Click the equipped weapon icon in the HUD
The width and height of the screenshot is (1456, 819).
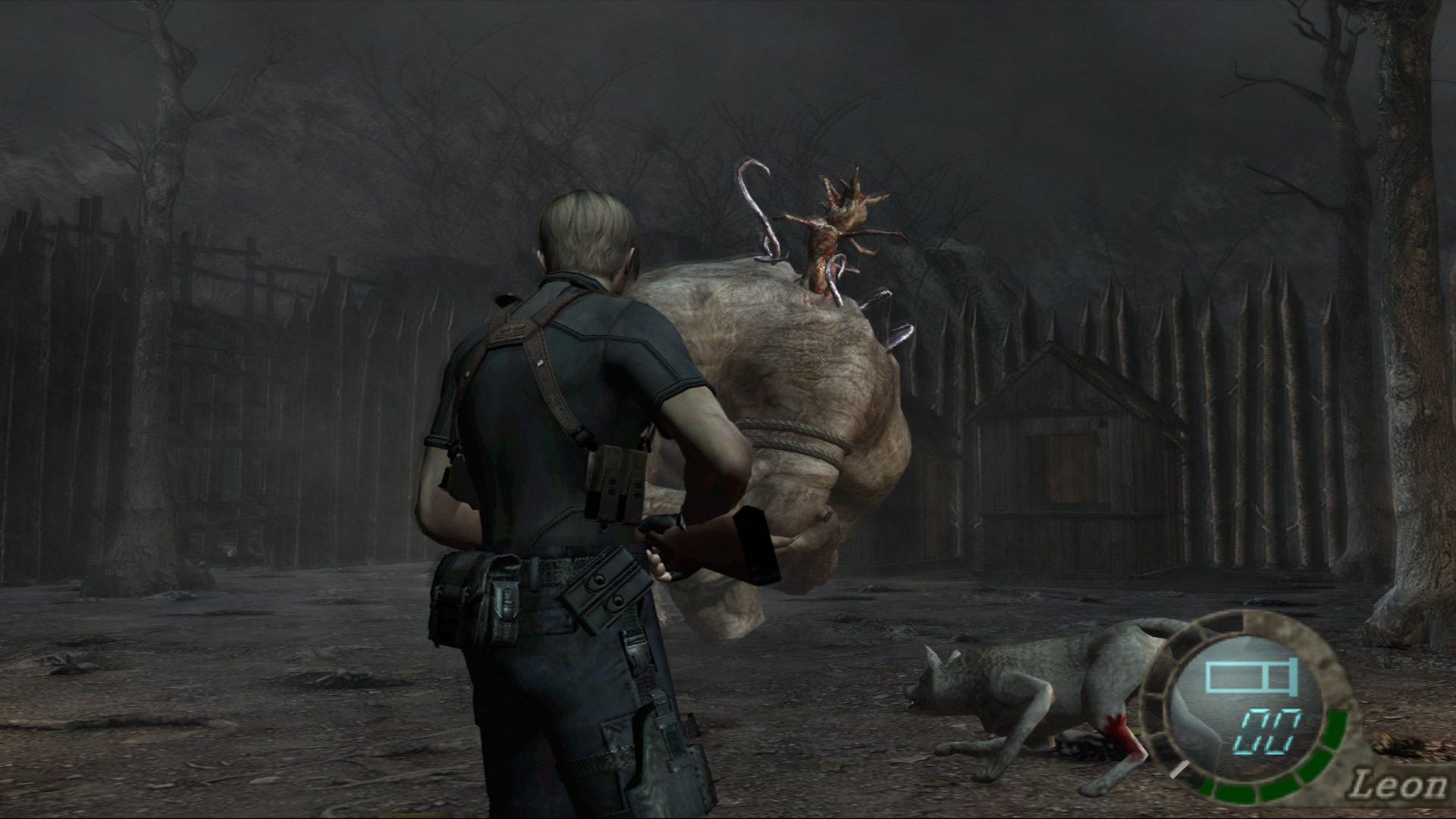(1251, 676)
